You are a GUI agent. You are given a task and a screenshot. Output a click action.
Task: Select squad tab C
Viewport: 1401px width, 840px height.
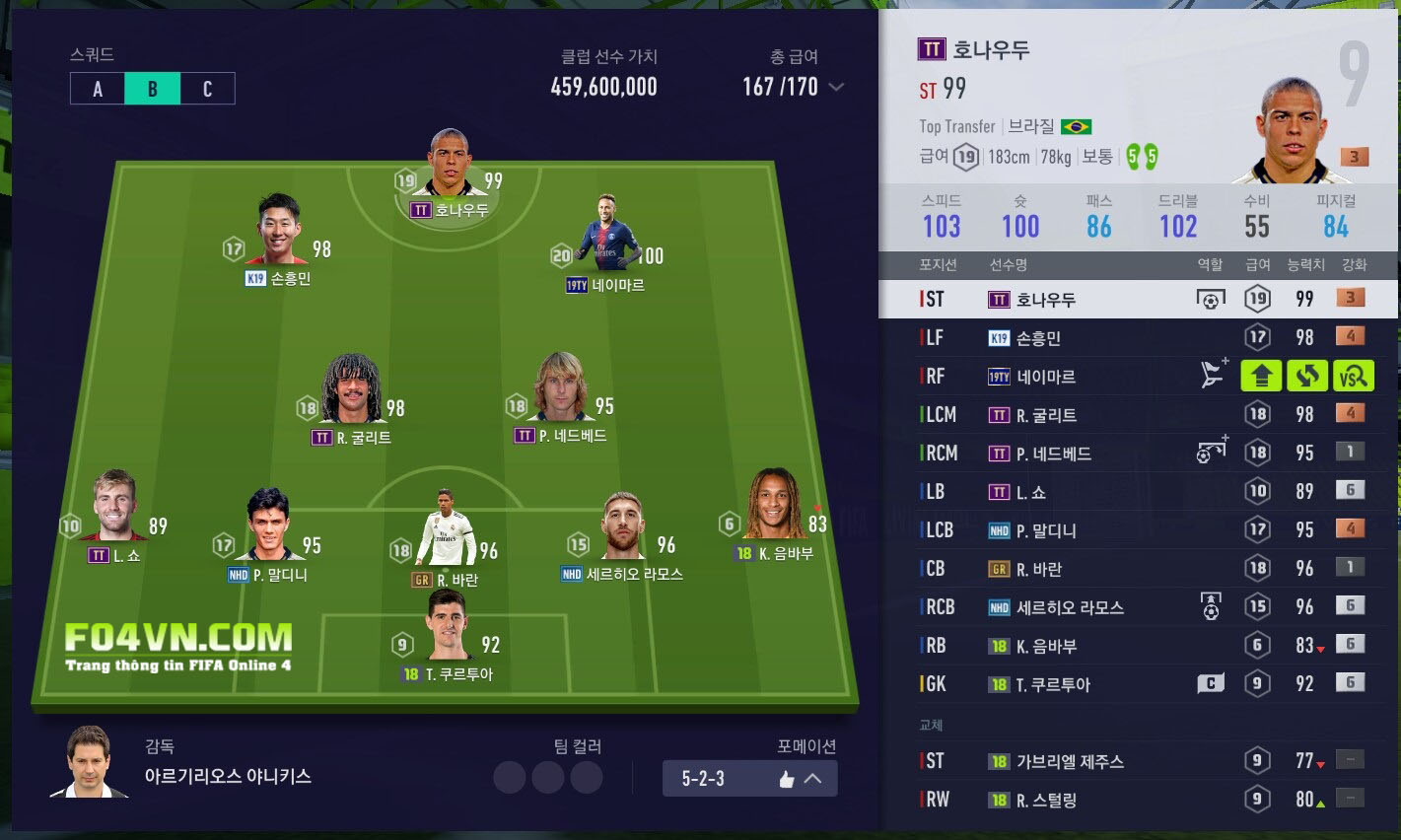207,89
